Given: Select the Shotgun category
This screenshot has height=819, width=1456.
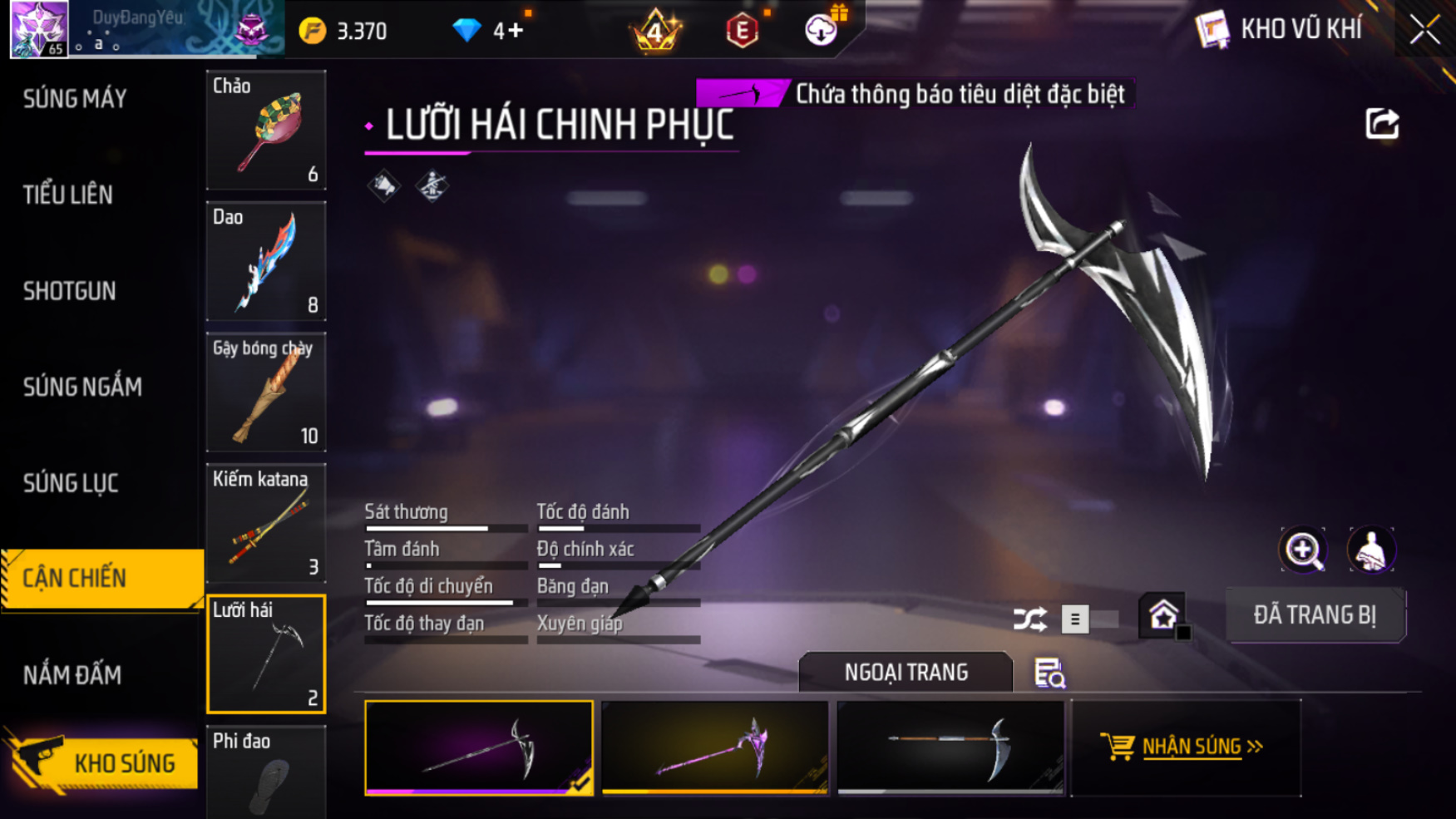Looking at the screenshot, I should [70, 291].
